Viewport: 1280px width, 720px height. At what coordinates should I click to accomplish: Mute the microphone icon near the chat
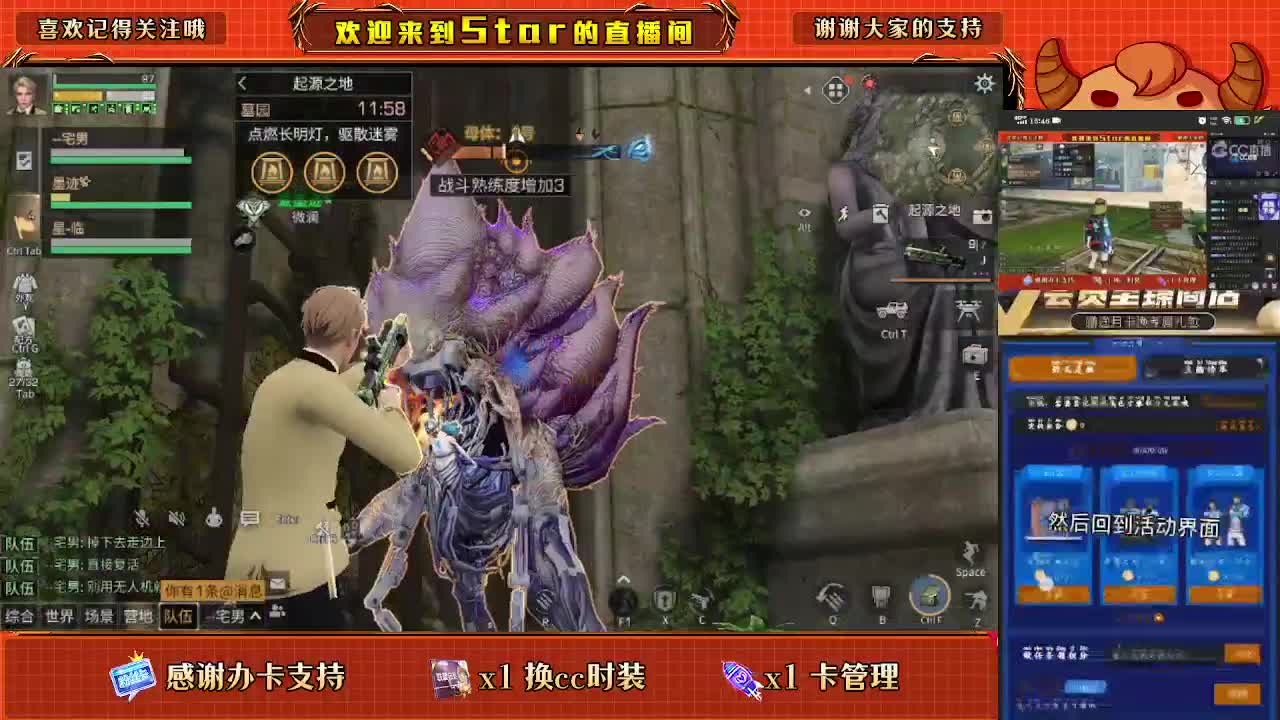141,518
